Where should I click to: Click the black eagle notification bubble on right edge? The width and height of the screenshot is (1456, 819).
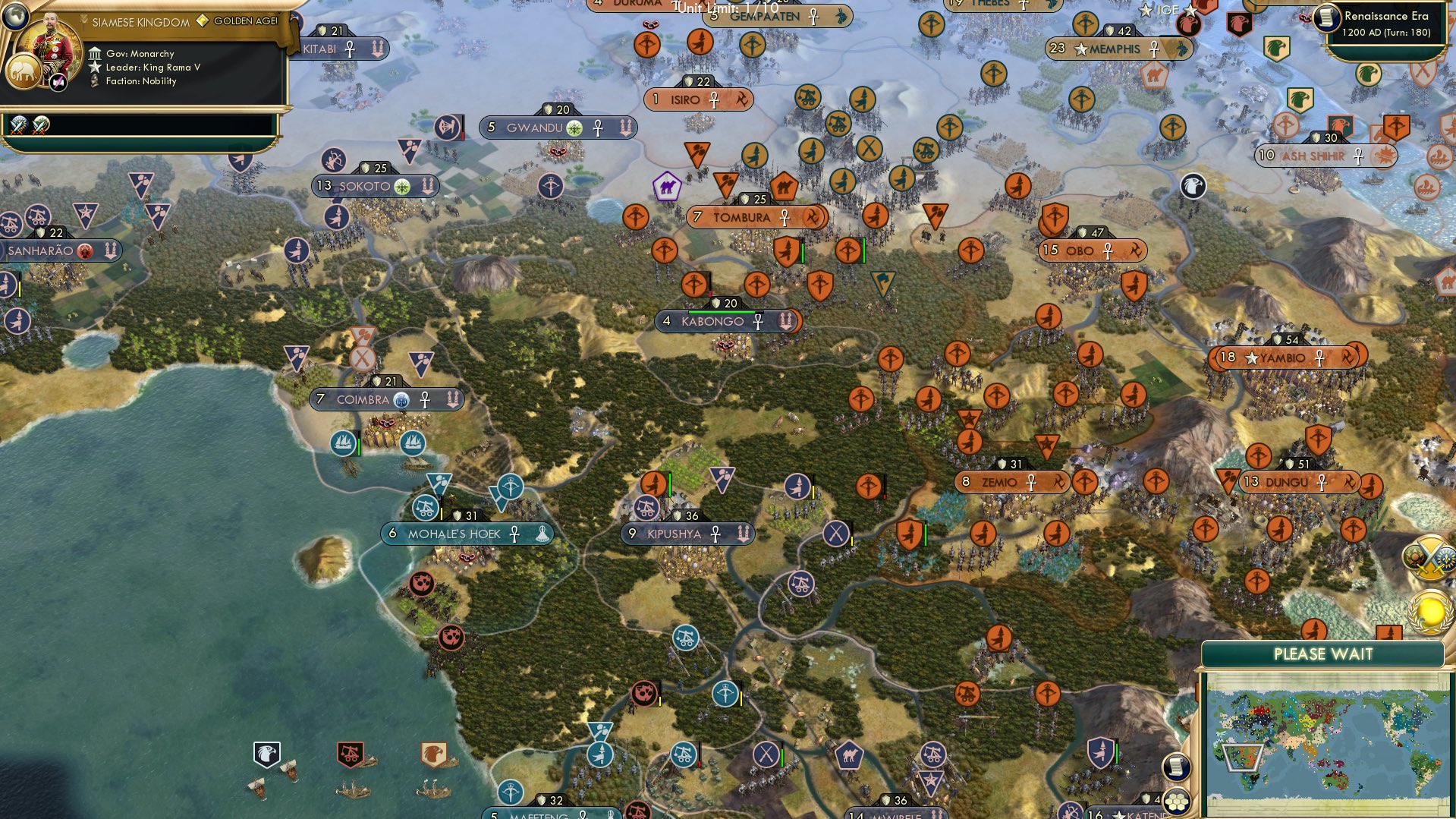[x=1193, y=187]
